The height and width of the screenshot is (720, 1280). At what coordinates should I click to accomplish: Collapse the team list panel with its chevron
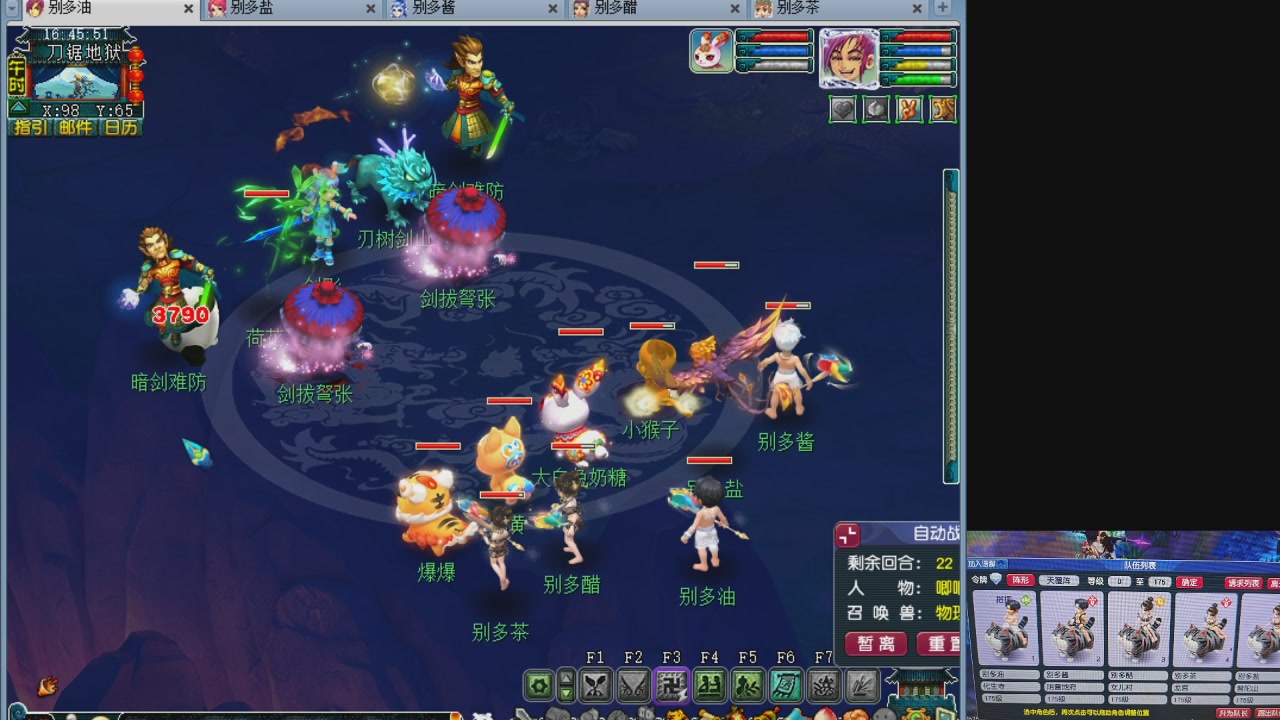click(x=1001, y=564)
